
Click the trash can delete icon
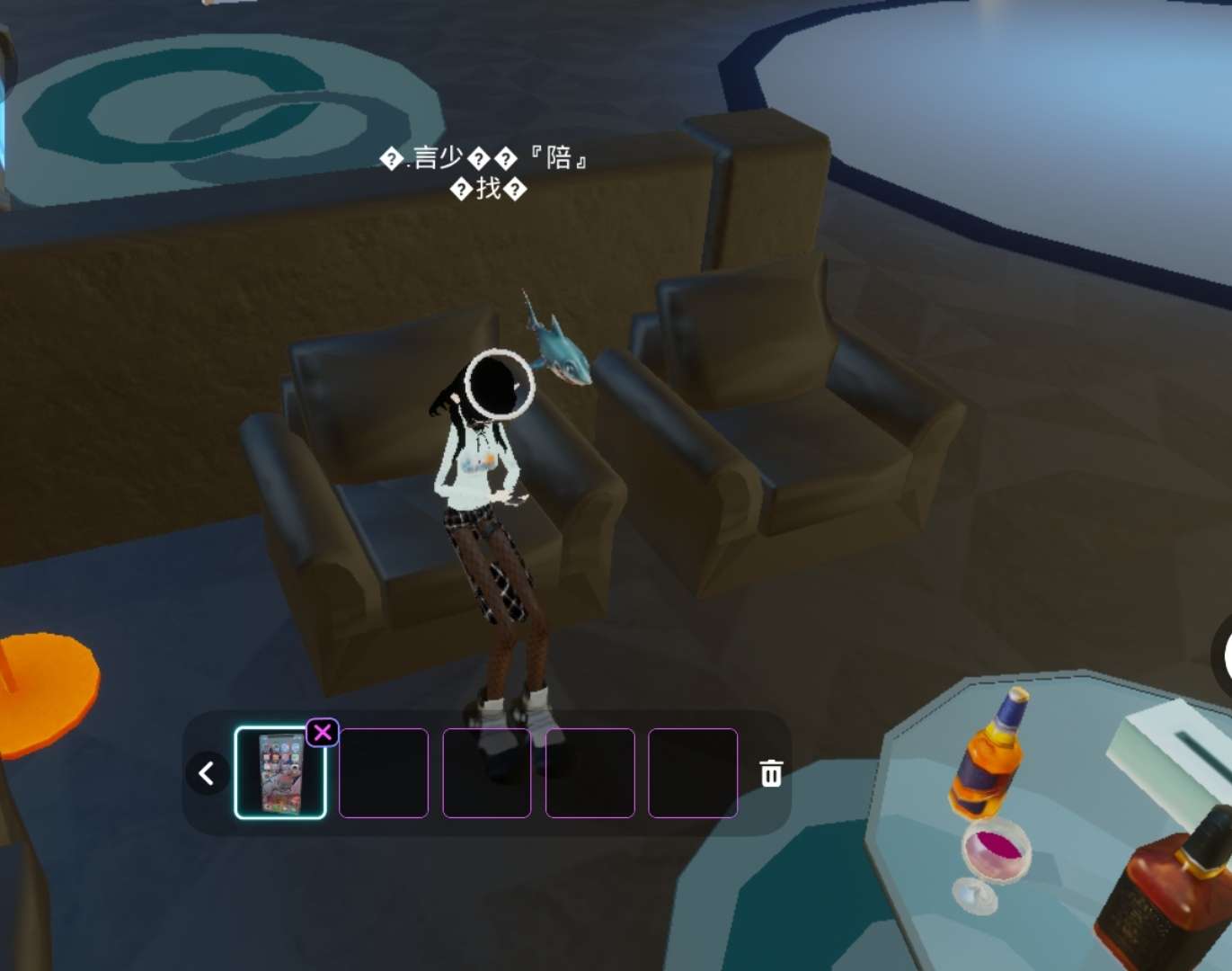click(x=771, y=773)
